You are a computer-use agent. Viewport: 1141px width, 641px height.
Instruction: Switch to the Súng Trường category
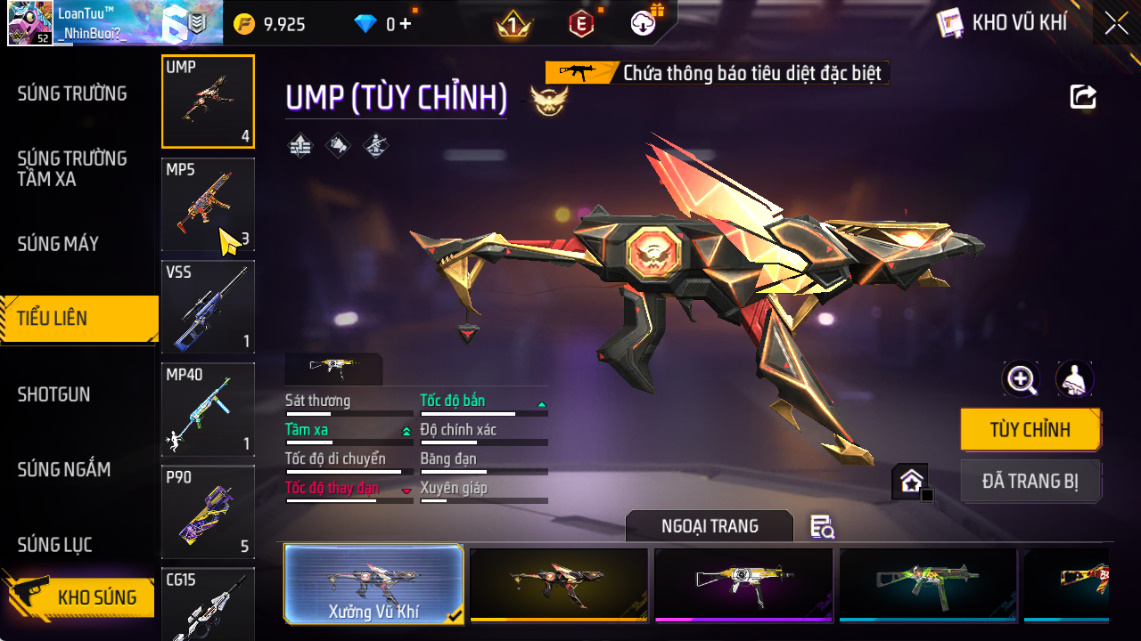[x=72, y=94]
